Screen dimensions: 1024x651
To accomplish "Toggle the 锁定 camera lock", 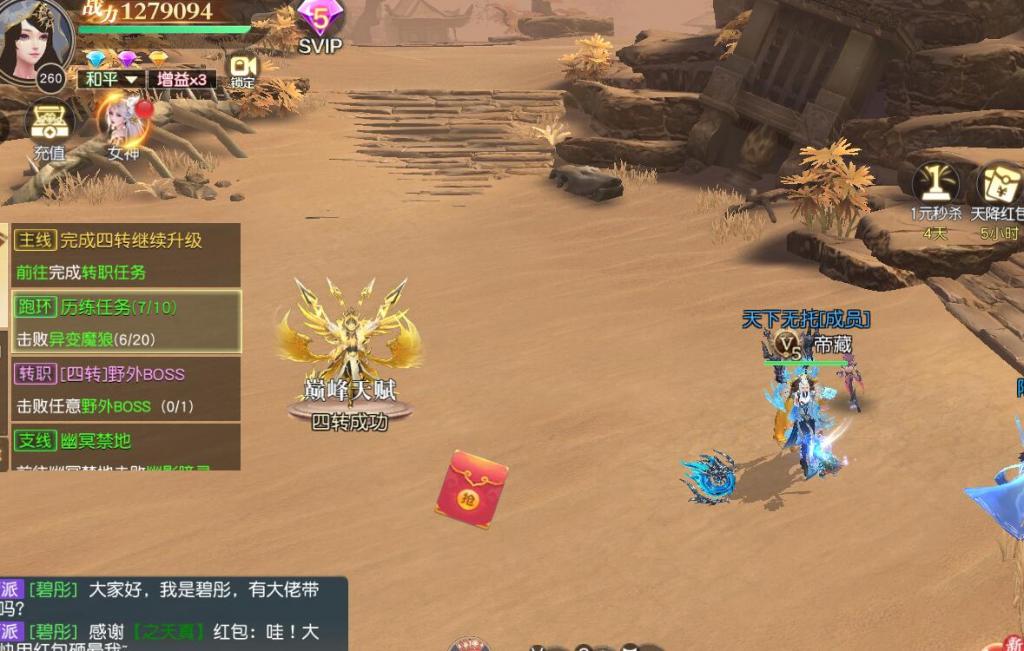I will (x=243, y=69).
